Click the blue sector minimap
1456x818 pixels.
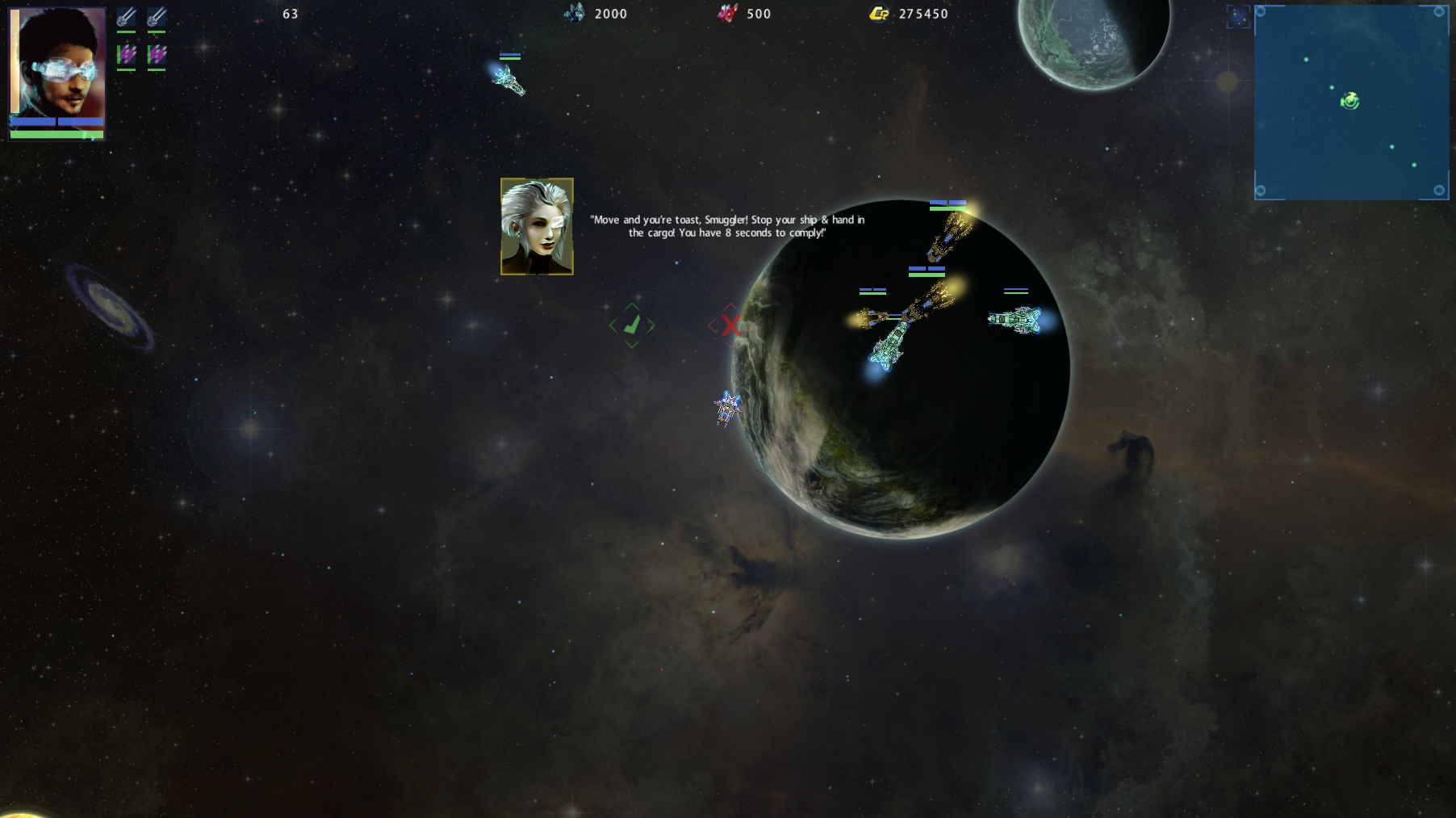[x=1351, y=103]
